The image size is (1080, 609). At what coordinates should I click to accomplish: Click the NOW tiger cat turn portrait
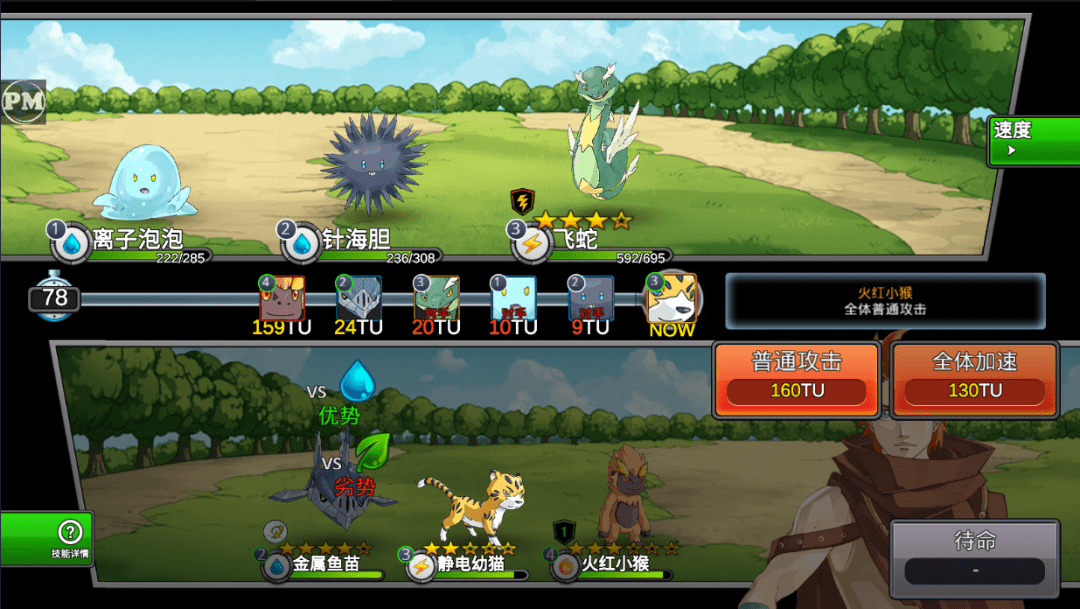[671, 298]
